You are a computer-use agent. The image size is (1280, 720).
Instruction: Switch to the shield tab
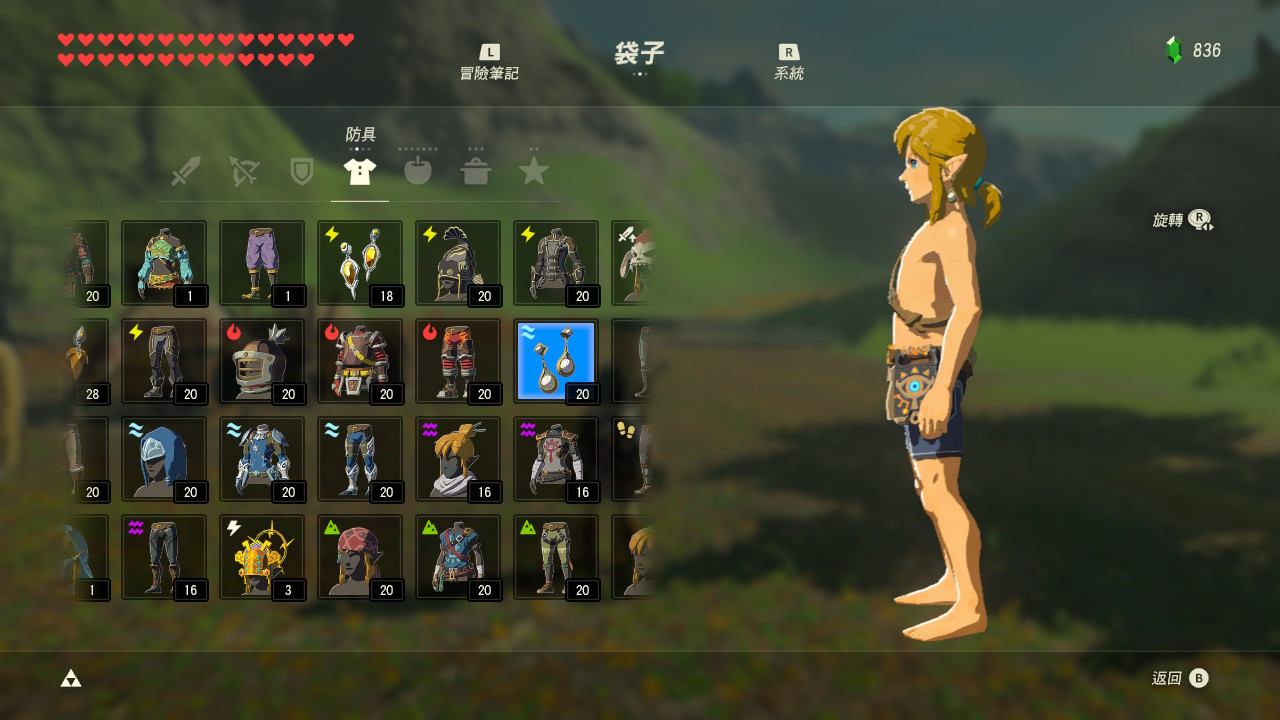301,171
